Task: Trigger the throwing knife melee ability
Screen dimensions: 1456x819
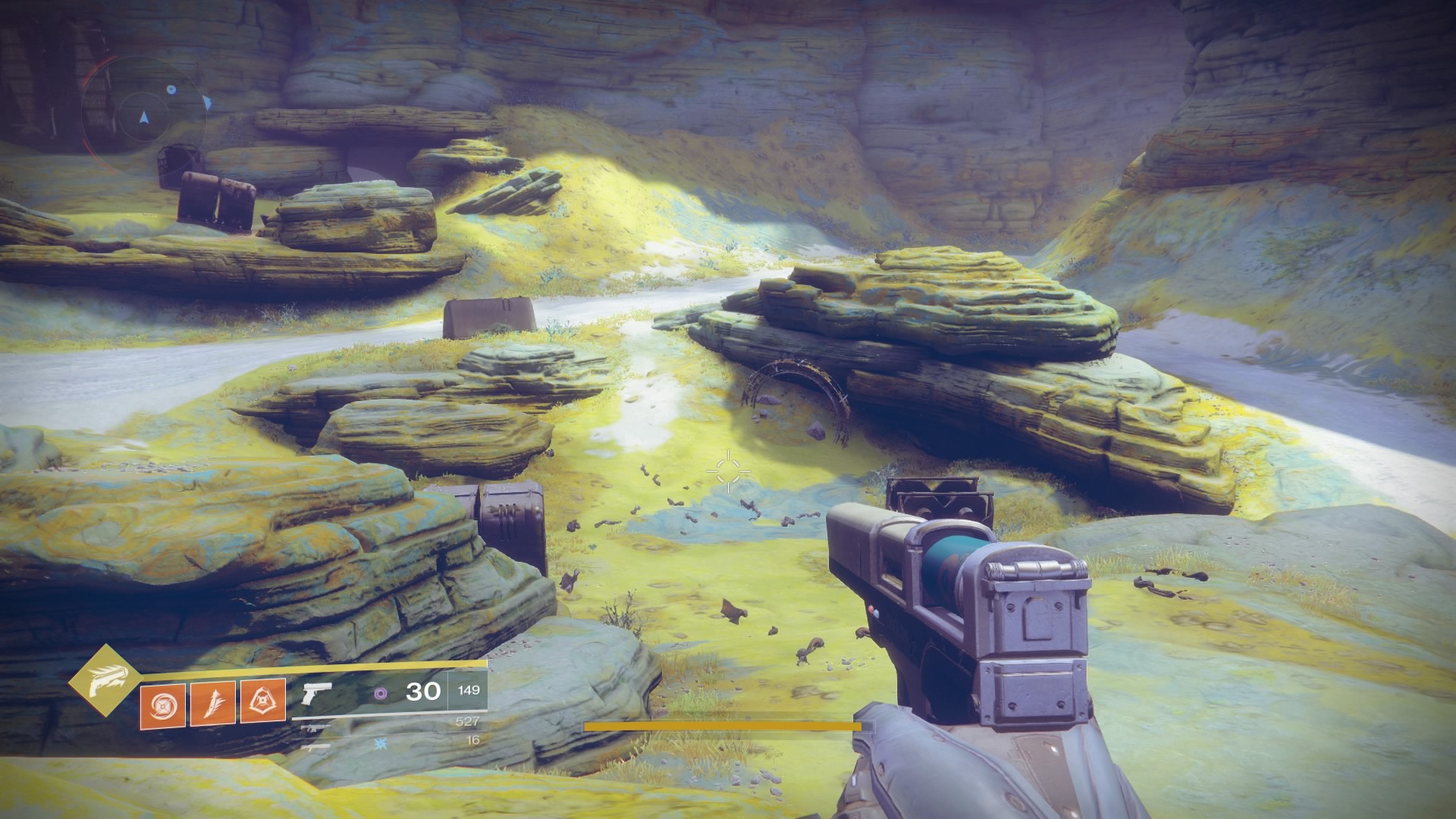Action: (x=212, y=704)
